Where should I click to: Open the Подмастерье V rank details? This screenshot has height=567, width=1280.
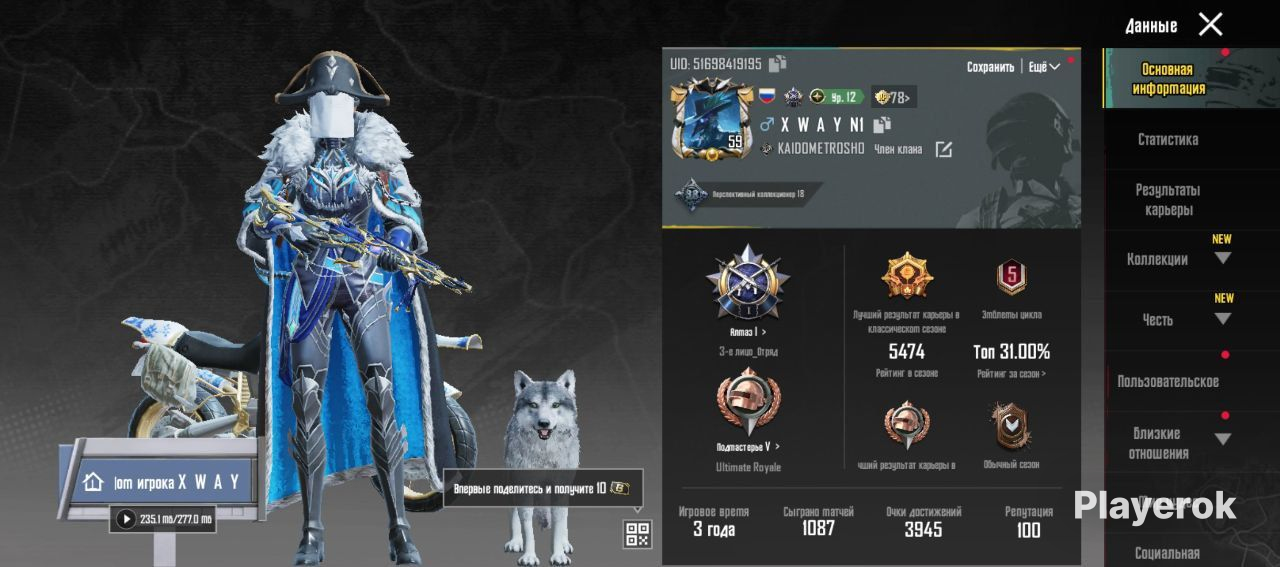point(747,446)
